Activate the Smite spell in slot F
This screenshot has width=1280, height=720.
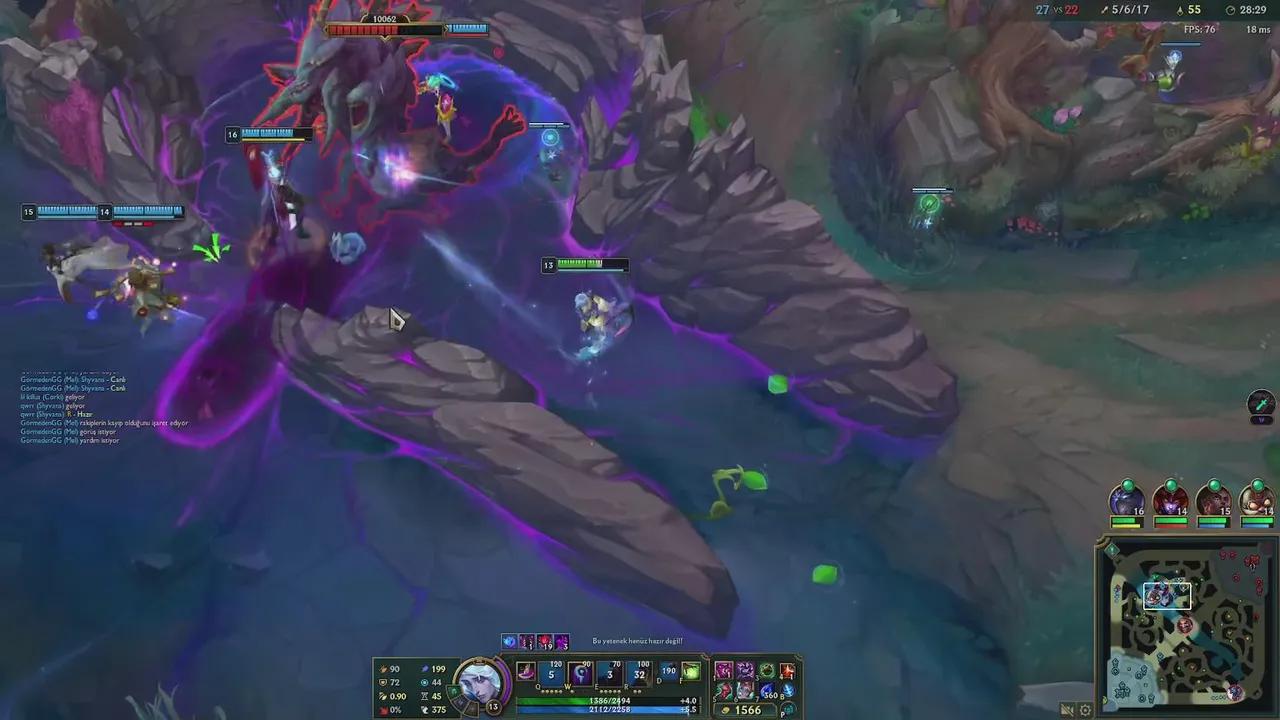pyautogui.click(x=691, y=672)
